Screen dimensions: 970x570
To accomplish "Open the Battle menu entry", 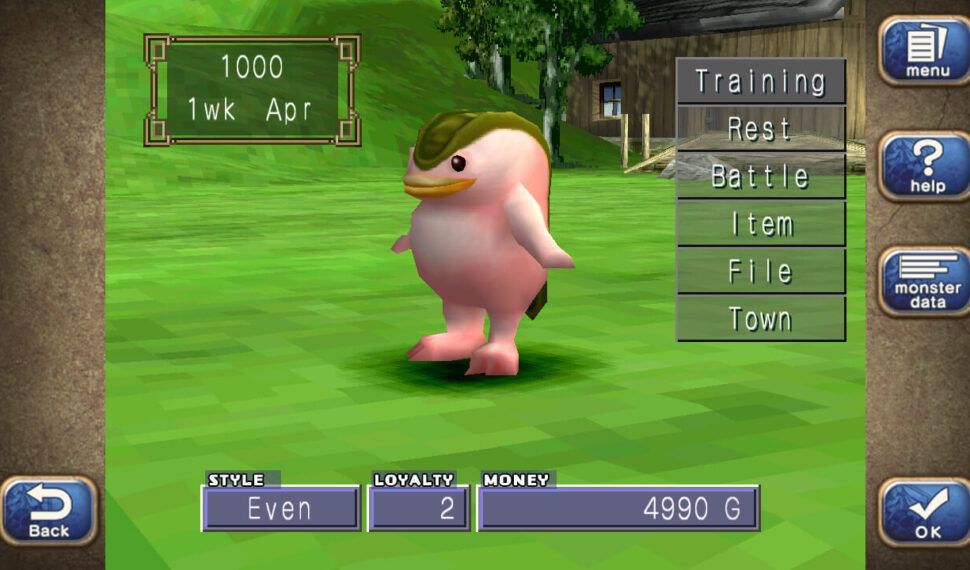I will pos(760,177).
